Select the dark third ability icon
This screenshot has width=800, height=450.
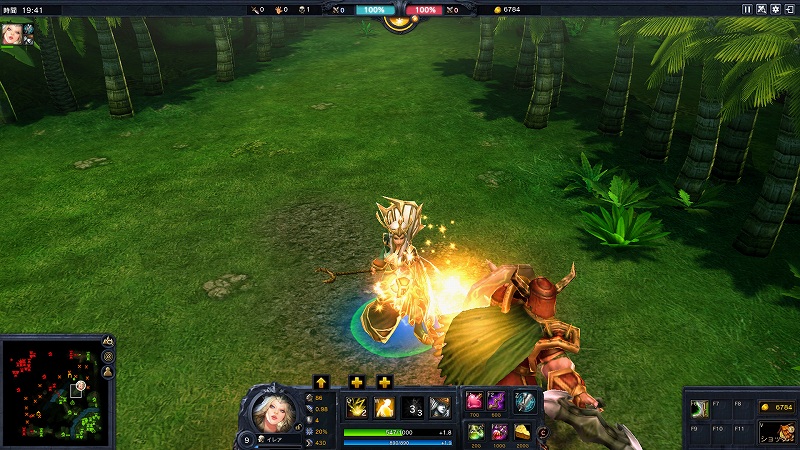click(x=412, y=407)
